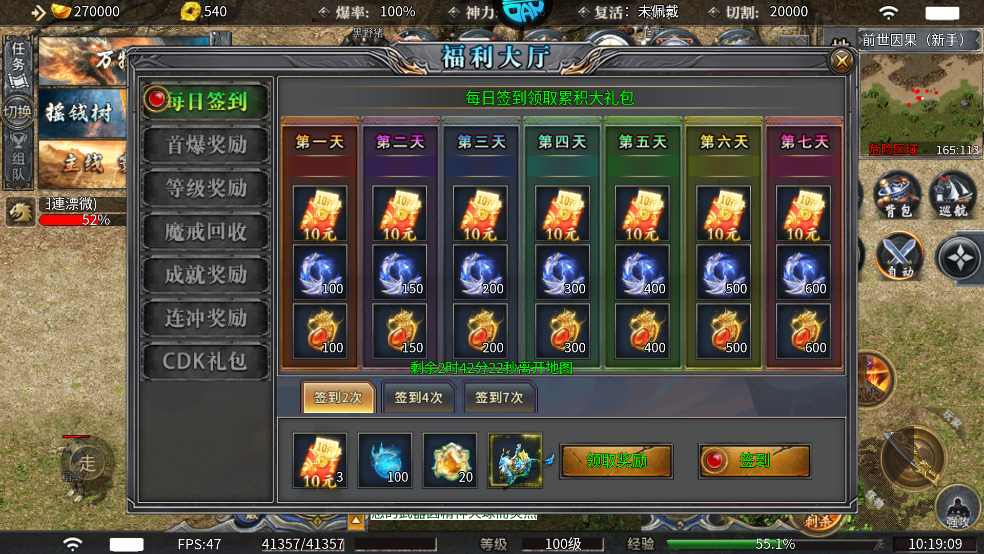Close the 福利大厅 welfare window

(x=842, y=62)
